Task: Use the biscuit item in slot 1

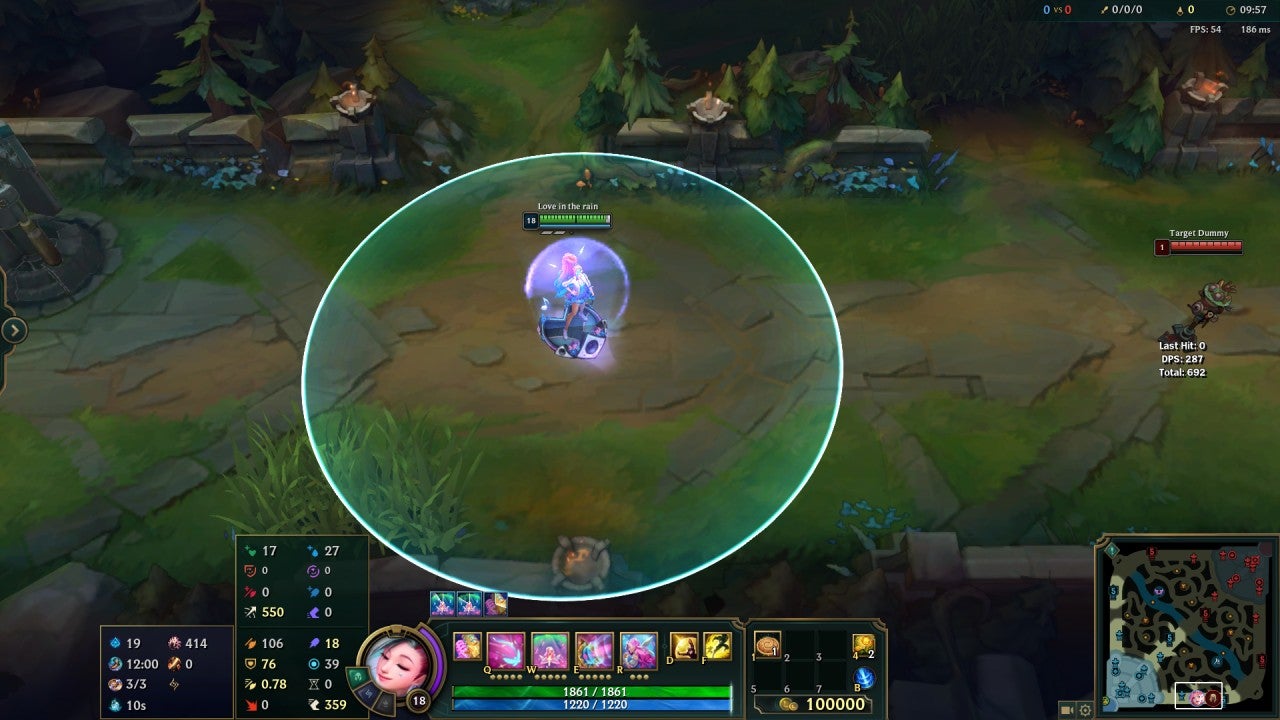Action: (767, 645)
